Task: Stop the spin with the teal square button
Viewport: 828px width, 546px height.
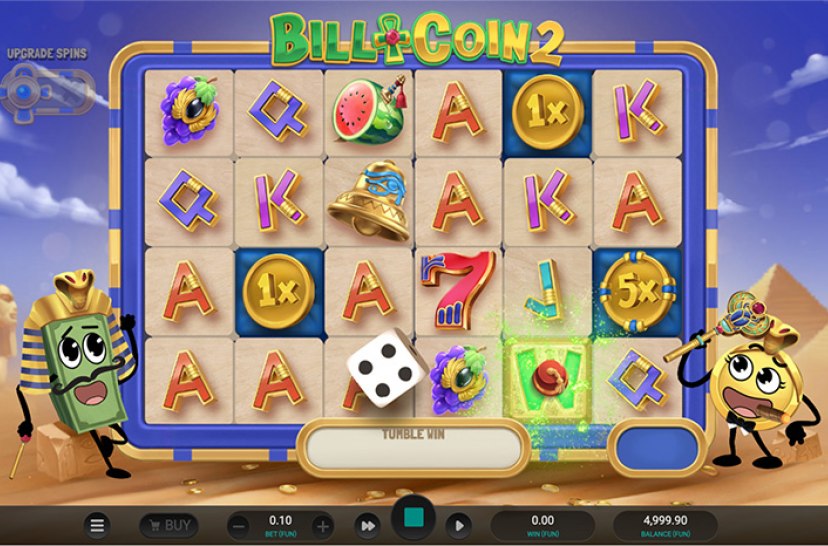Action: click(x=412, y=521)
